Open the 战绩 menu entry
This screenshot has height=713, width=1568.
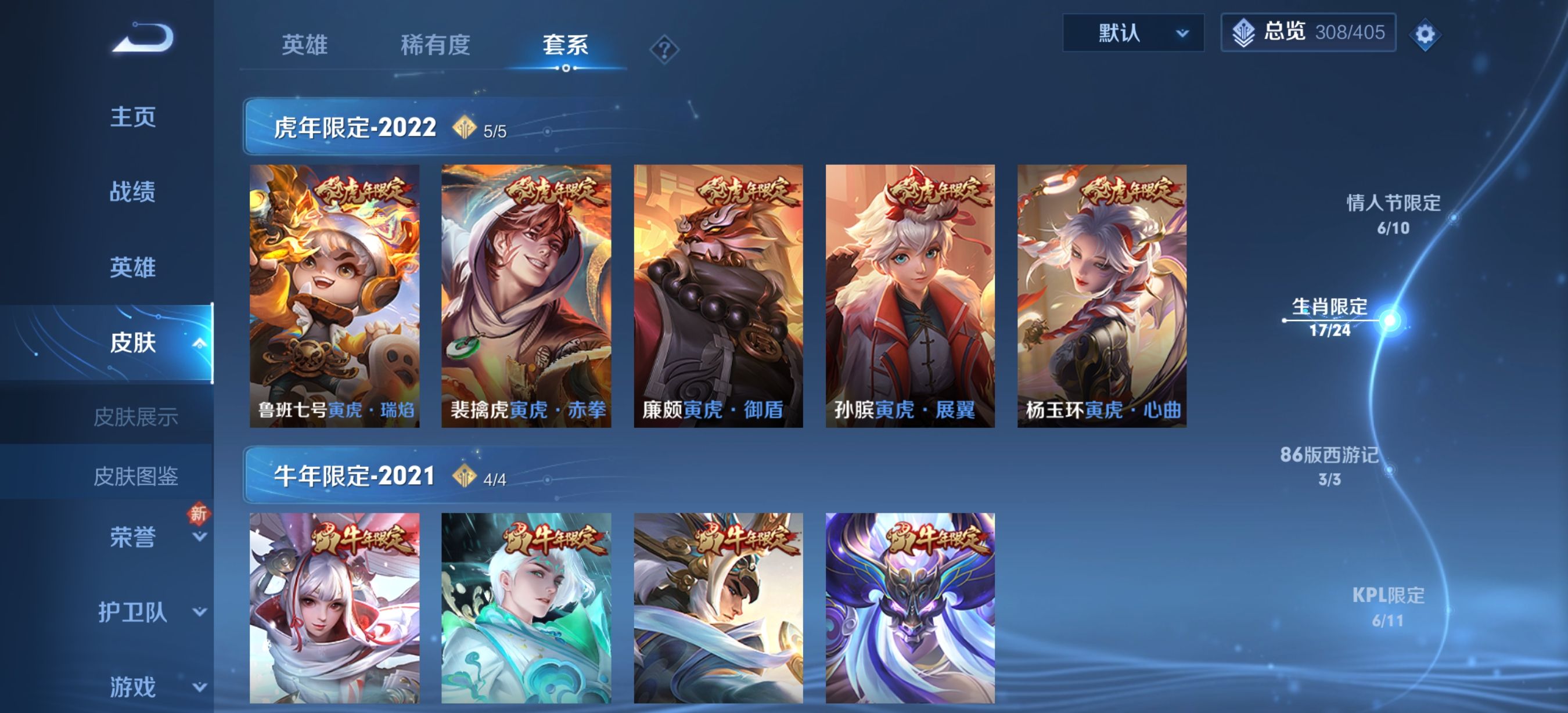132,192
